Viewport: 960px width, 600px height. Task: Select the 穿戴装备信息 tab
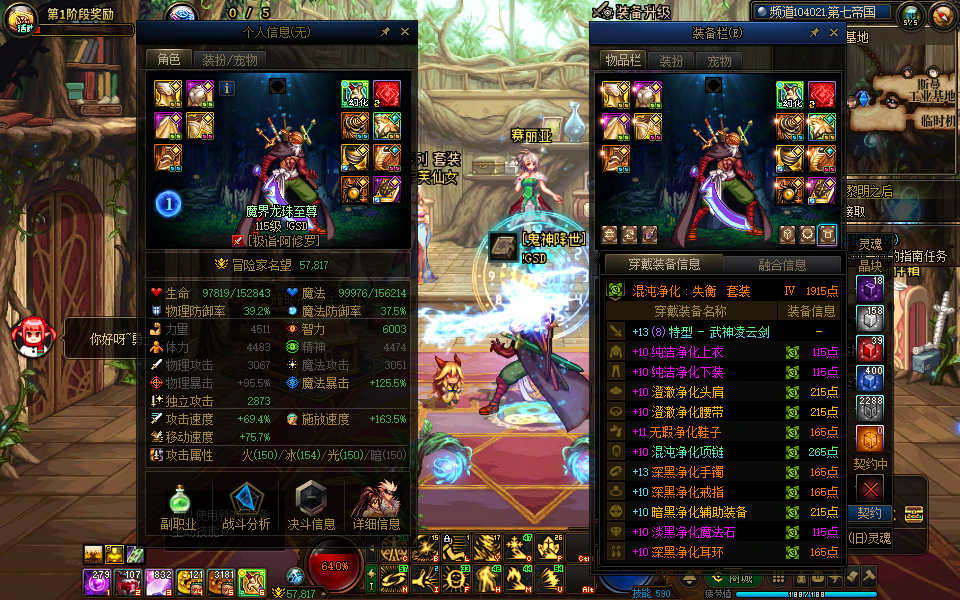663,265
